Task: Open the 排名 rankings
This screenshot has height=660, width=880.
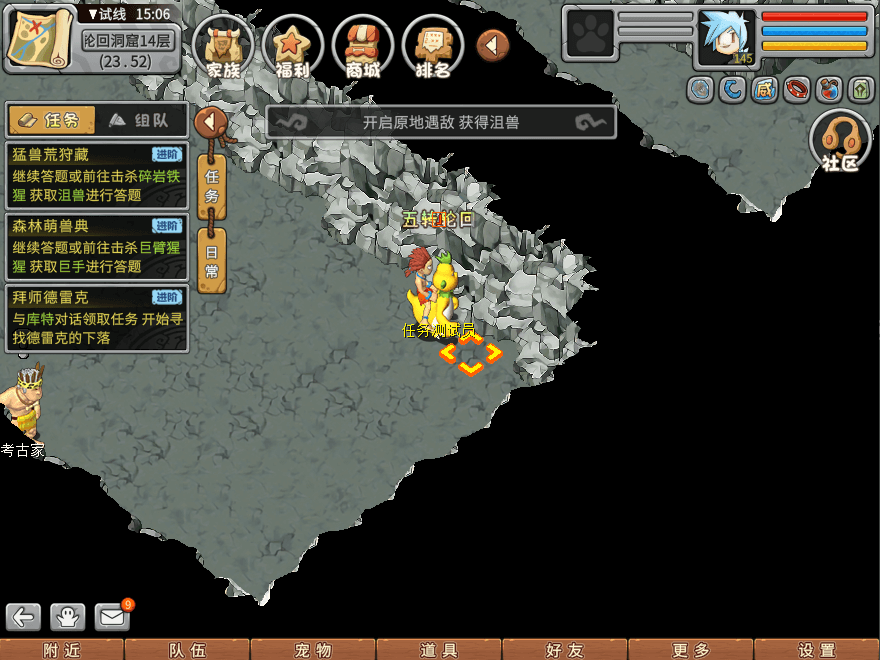Action: [x=433, y=47]
